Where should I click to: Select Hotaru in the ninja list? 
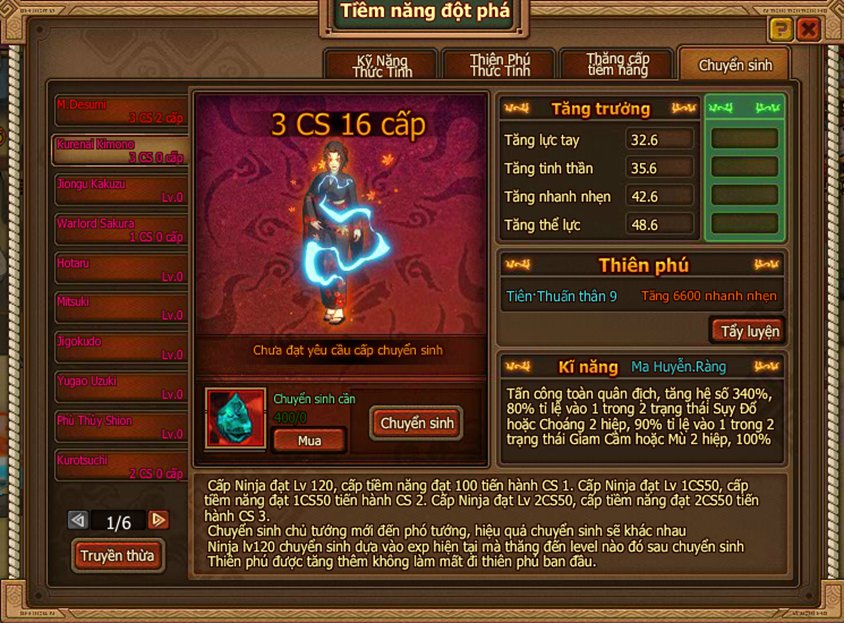(x=121, y=269)
